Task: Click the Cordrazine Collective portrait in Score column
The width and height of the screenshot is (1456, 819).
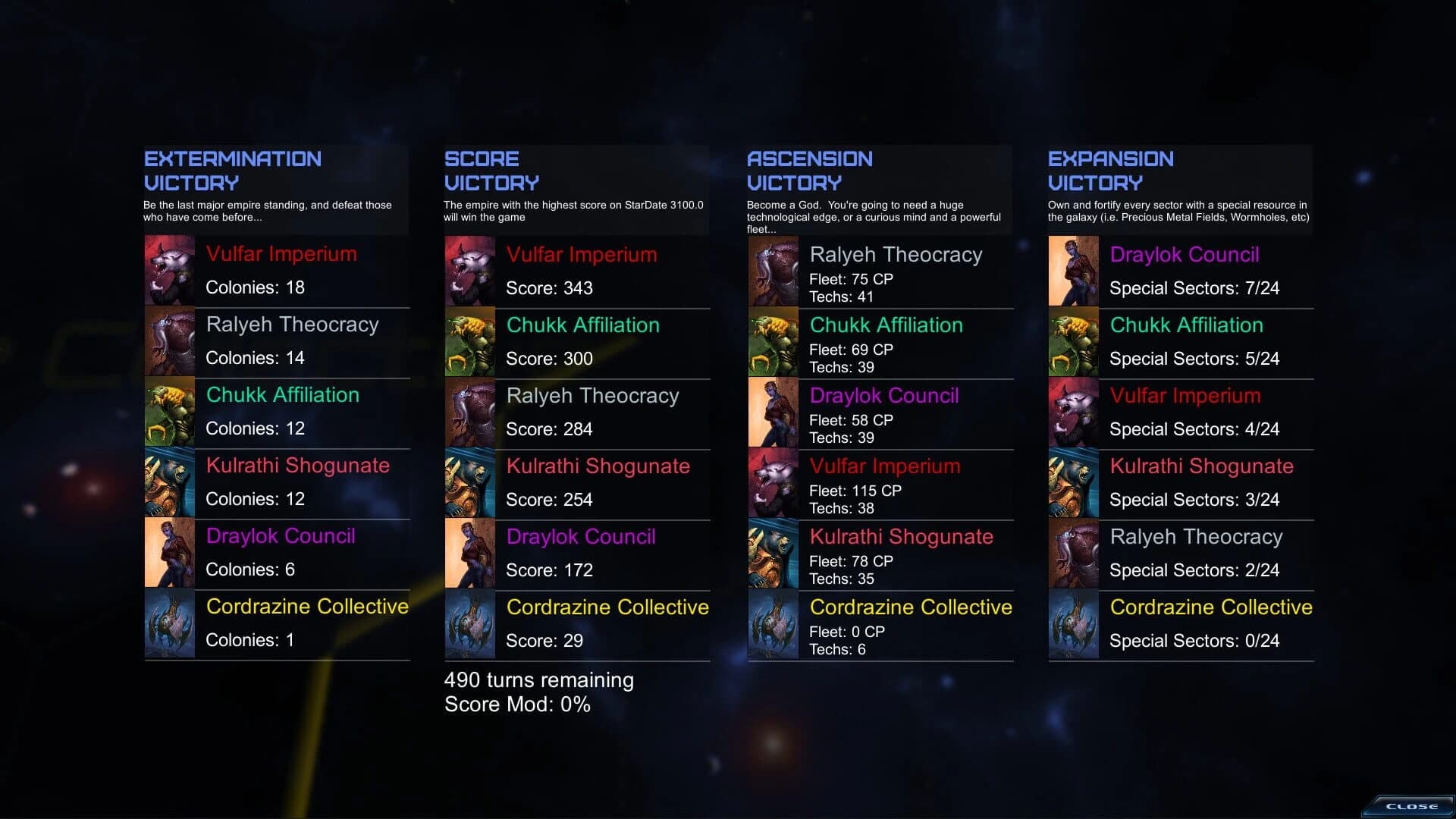Action: pyautogui.click(x=469, y=623)
